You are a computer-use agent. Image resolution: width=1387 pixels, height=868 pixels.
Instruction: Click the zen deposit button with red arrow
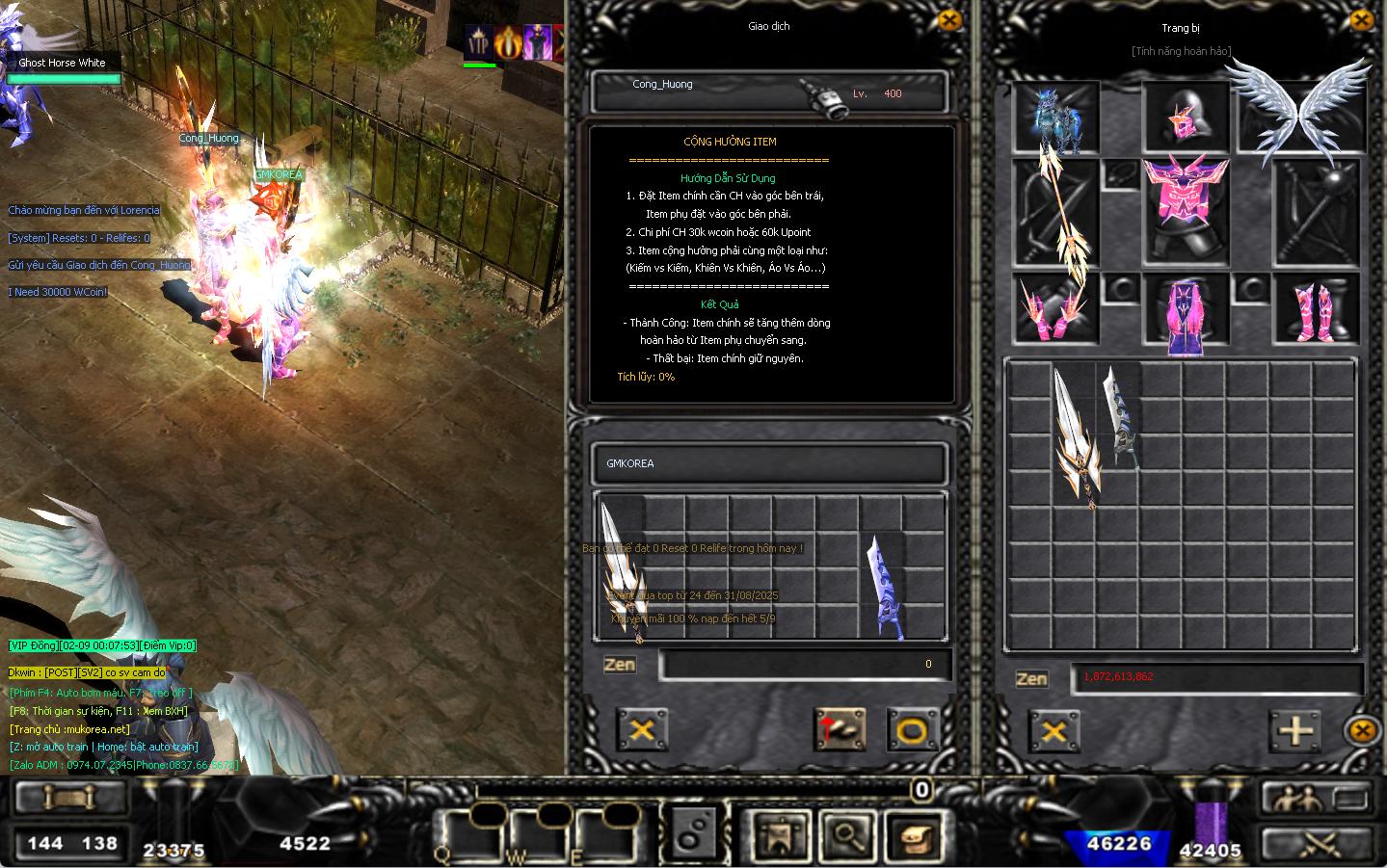840,730
